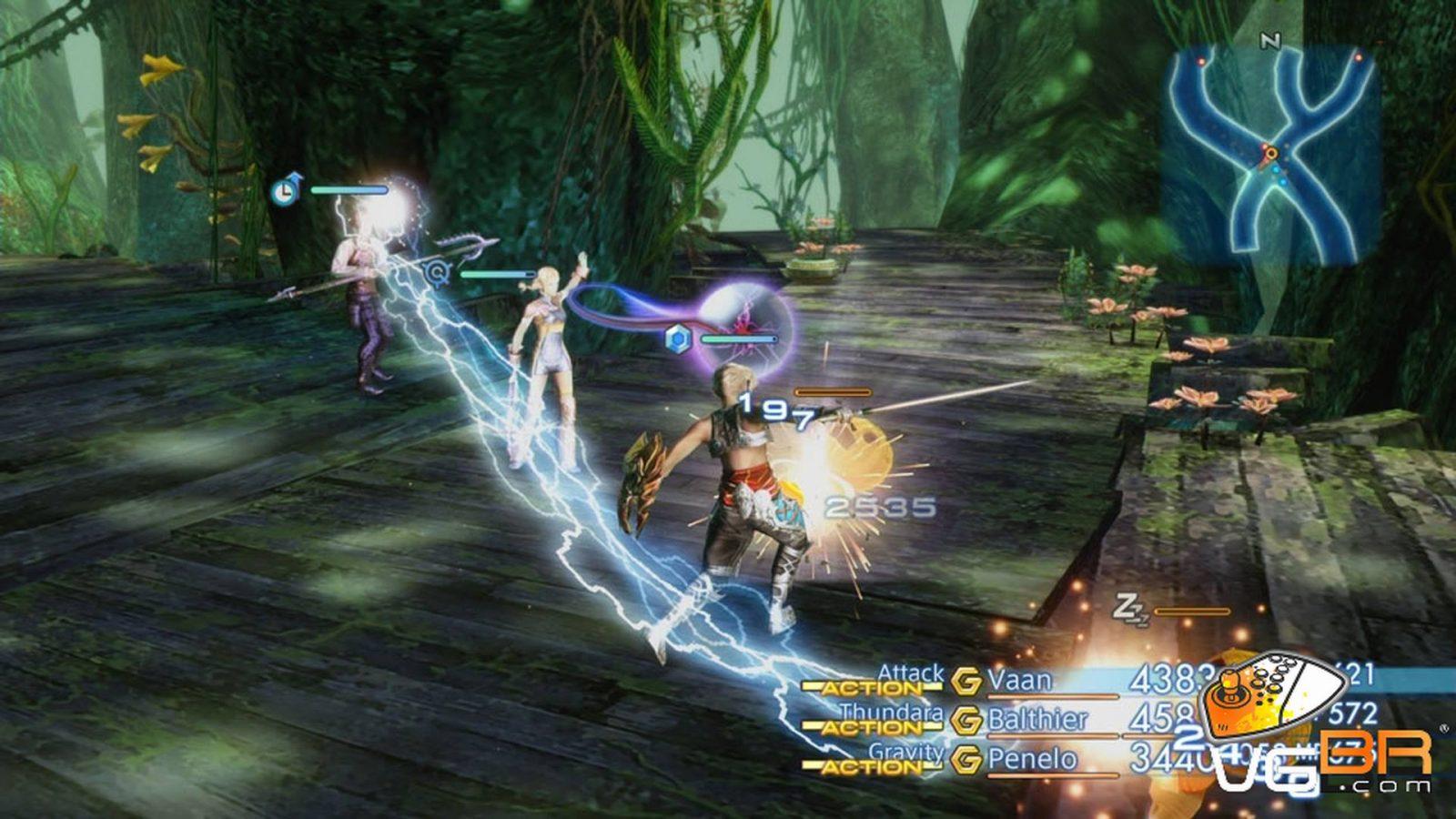
Task: Select Penelo in the party list
Action: pyautogui.click(x=1032, y=759)
